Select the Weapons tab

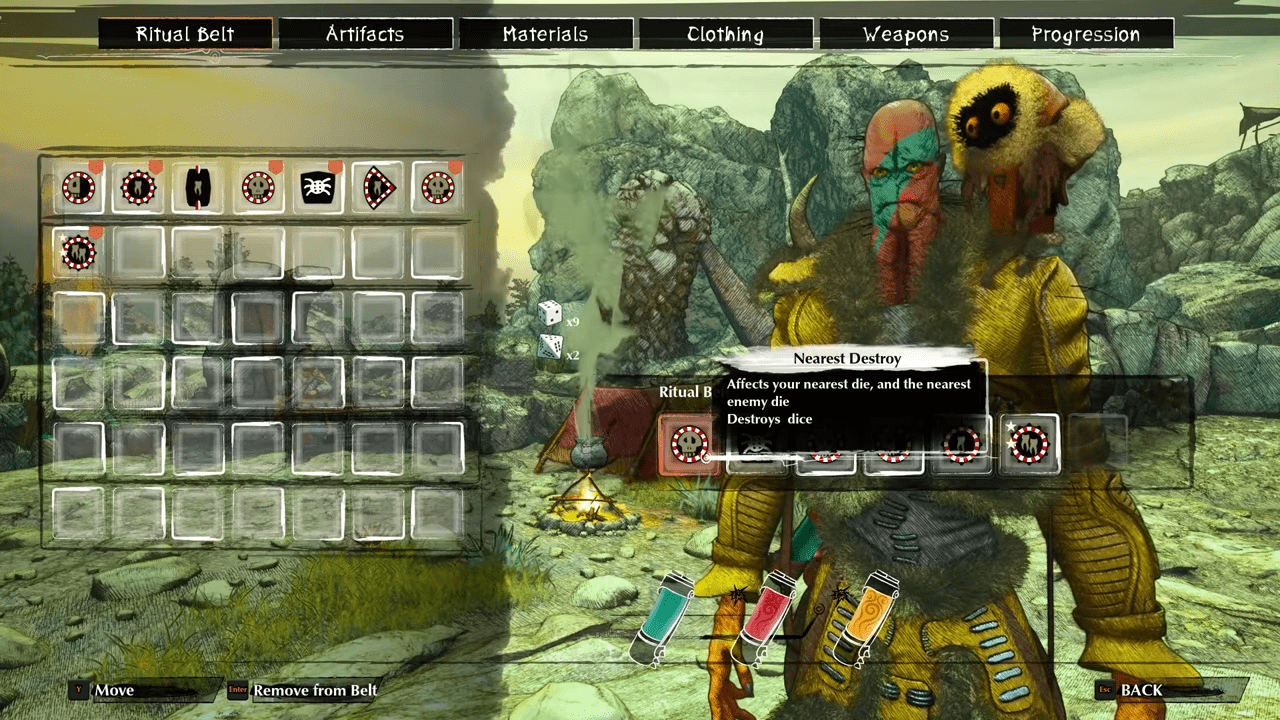click(x=906, y=34)
